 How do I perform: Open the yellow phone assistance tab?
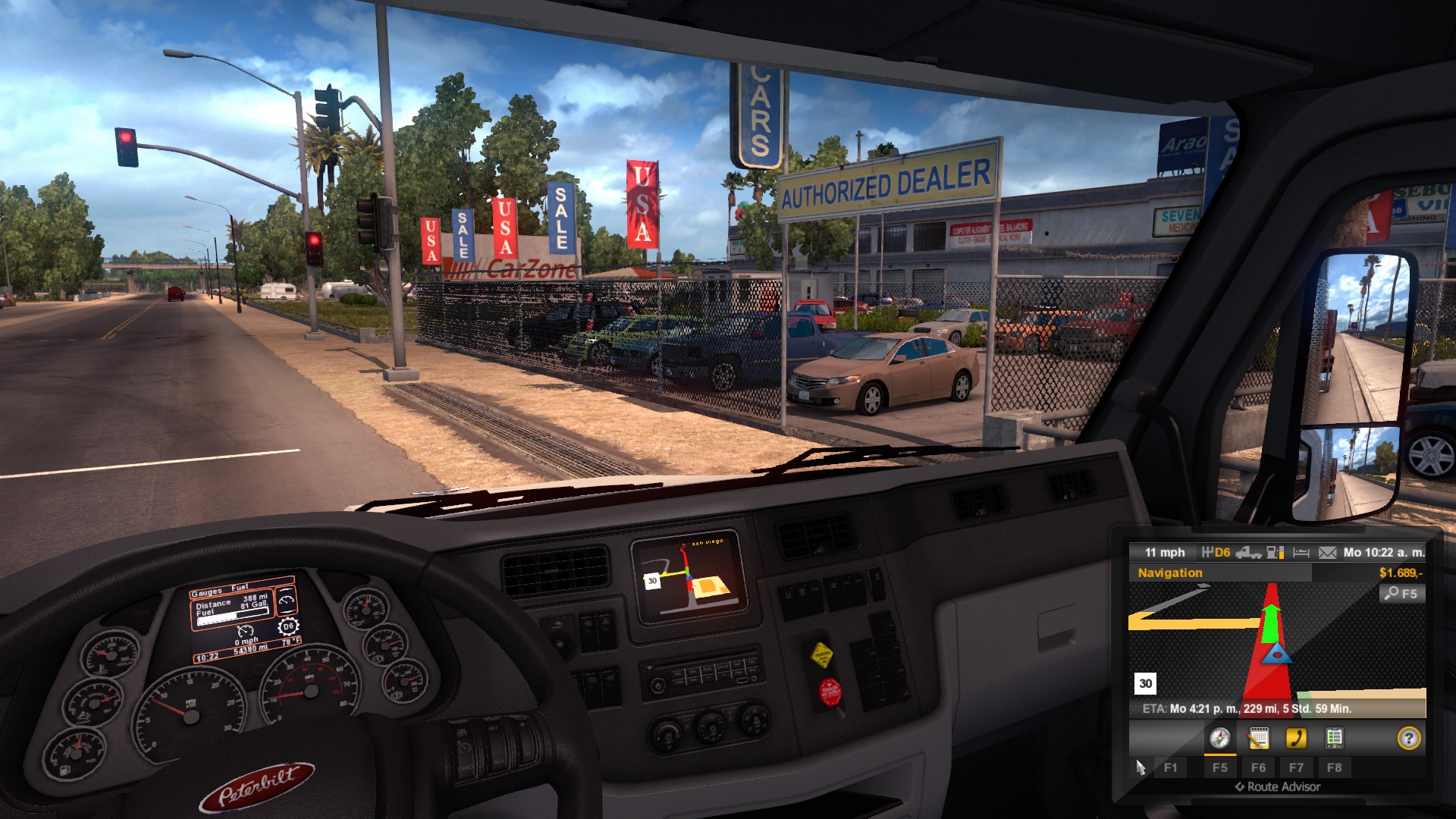coord(1296,738)
